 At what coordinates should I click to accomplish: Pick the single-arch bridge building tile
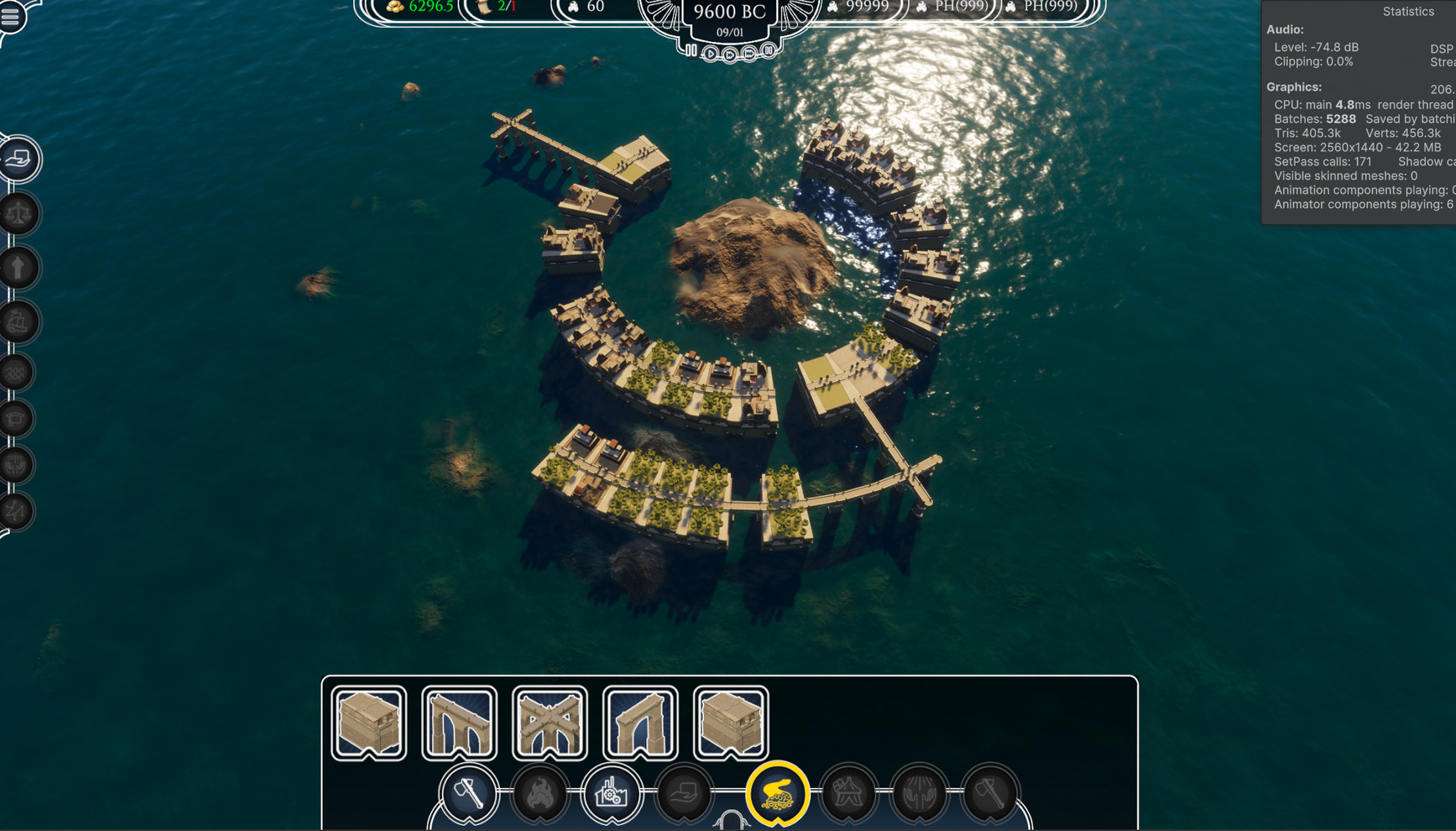pyautogui.click(x=640, y=722)
